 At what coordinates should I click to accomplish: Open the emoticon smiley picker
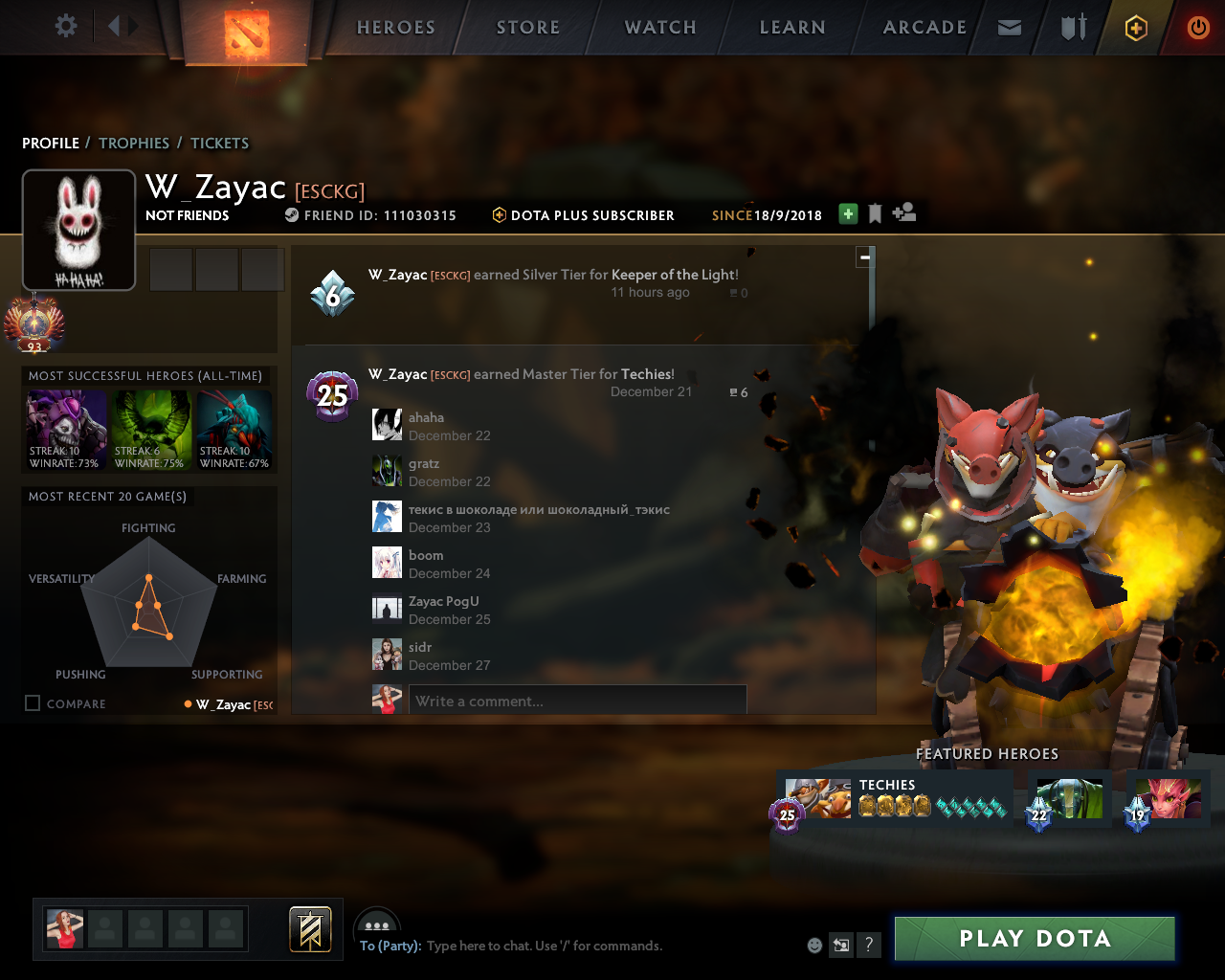click(x=814, y=946)
